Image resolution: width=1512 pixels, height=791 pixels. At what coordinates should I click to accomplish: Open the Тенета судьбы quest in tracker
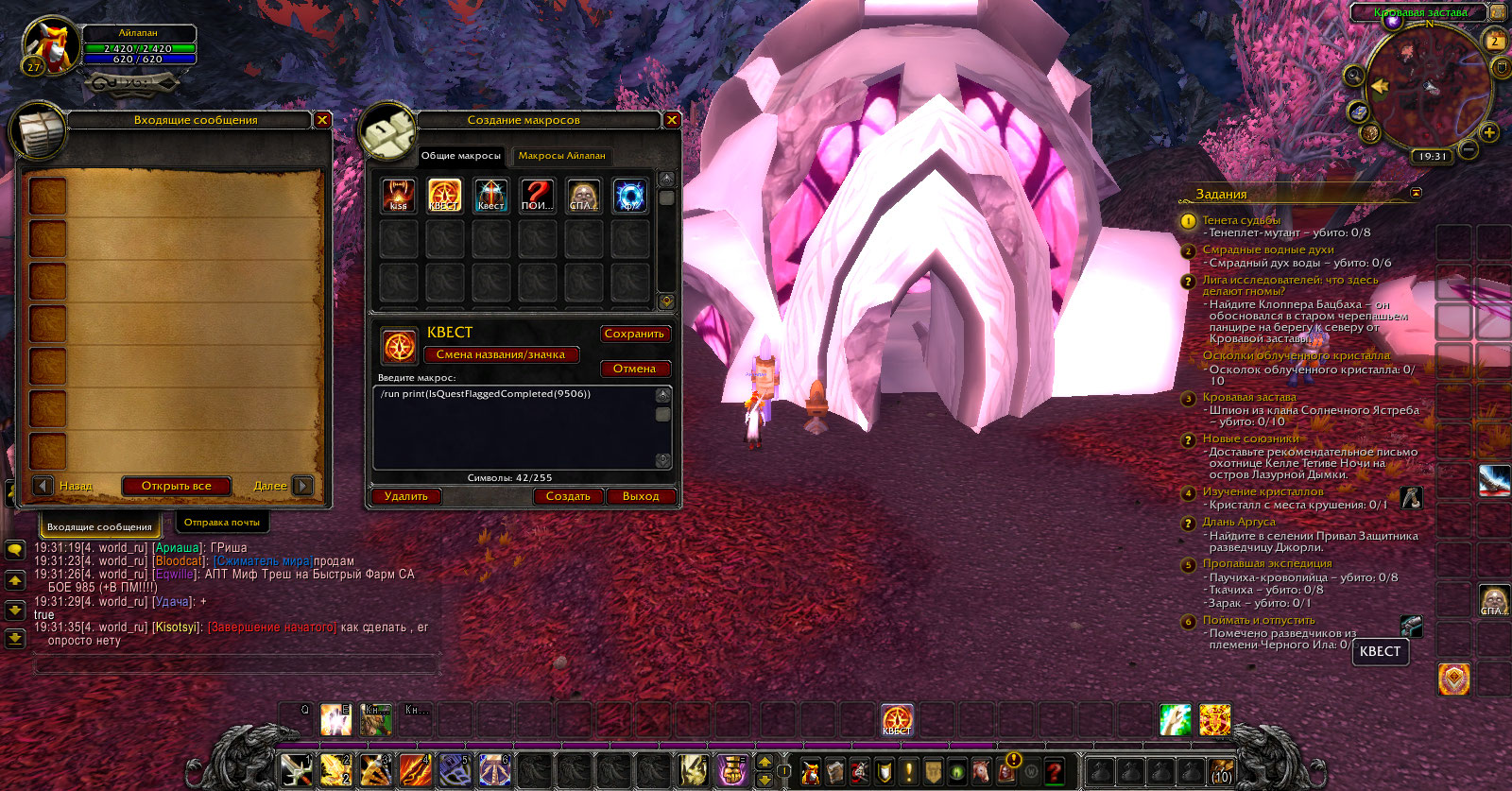coord(1241,220)
